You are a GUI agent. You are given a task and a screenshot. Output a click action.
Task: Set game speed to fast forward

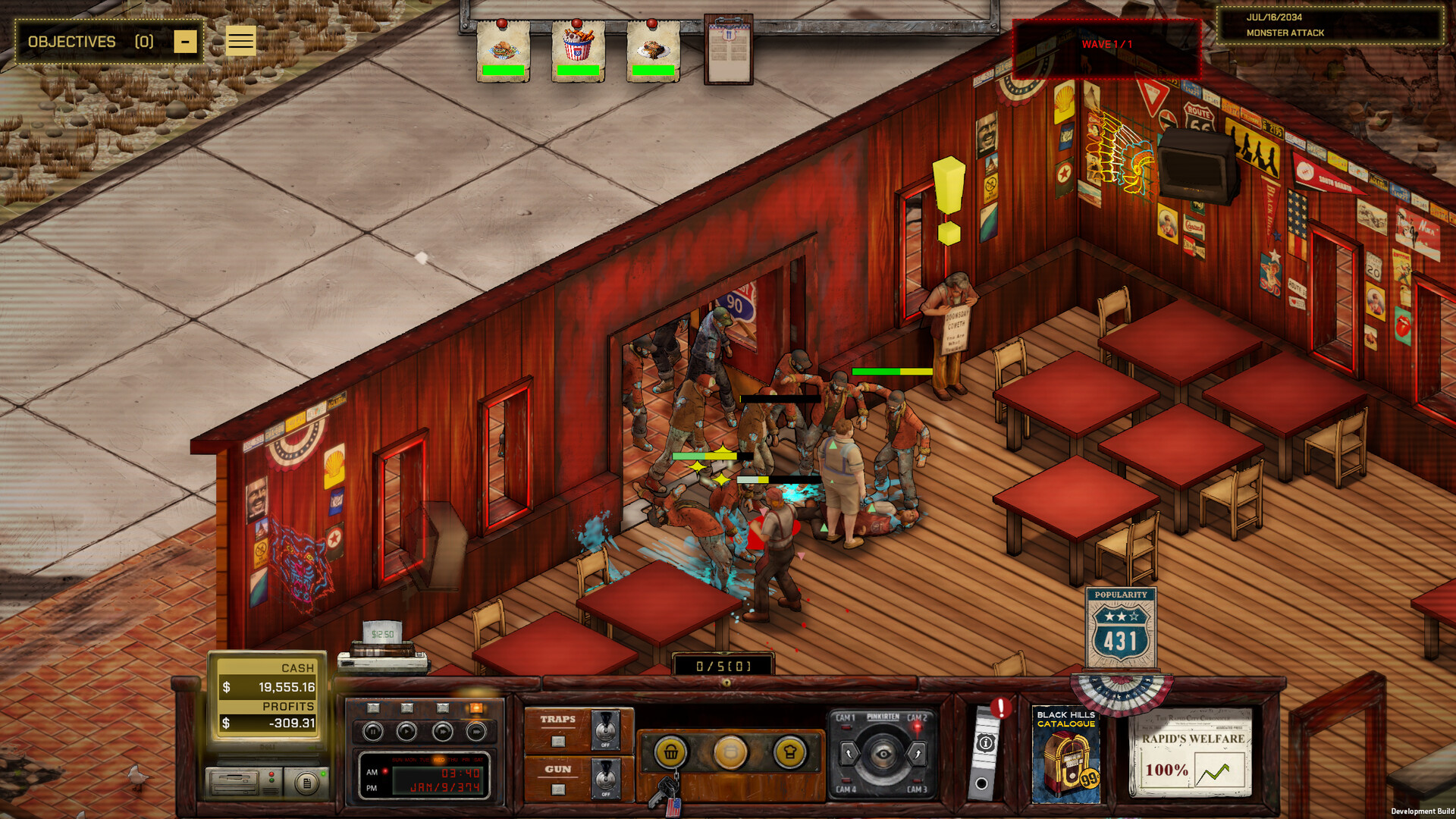tap(442, 732)
